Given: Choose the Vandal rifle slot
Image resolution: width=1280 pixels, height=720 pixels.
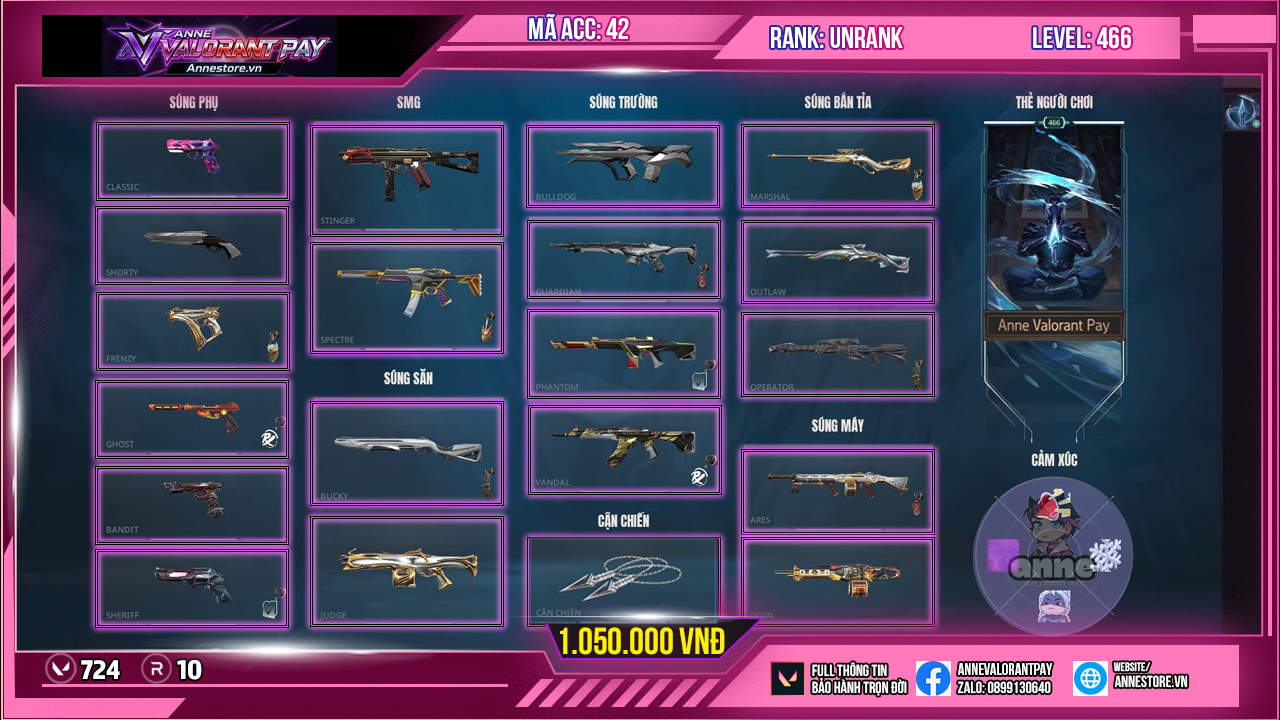Looking at the screenshot, I should point(623,449).
